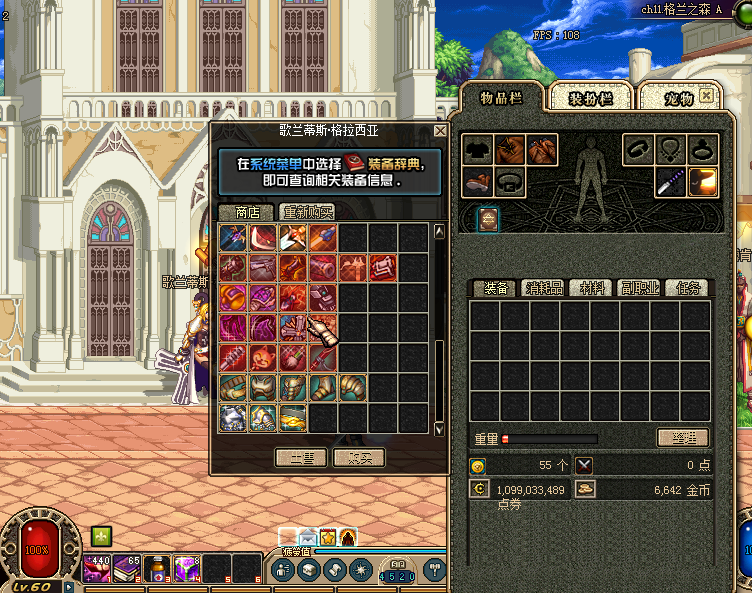Use the red-cross potion hotbar item
Image resolution: width=752 pixels, height=593 pixels.
(157, 569)
